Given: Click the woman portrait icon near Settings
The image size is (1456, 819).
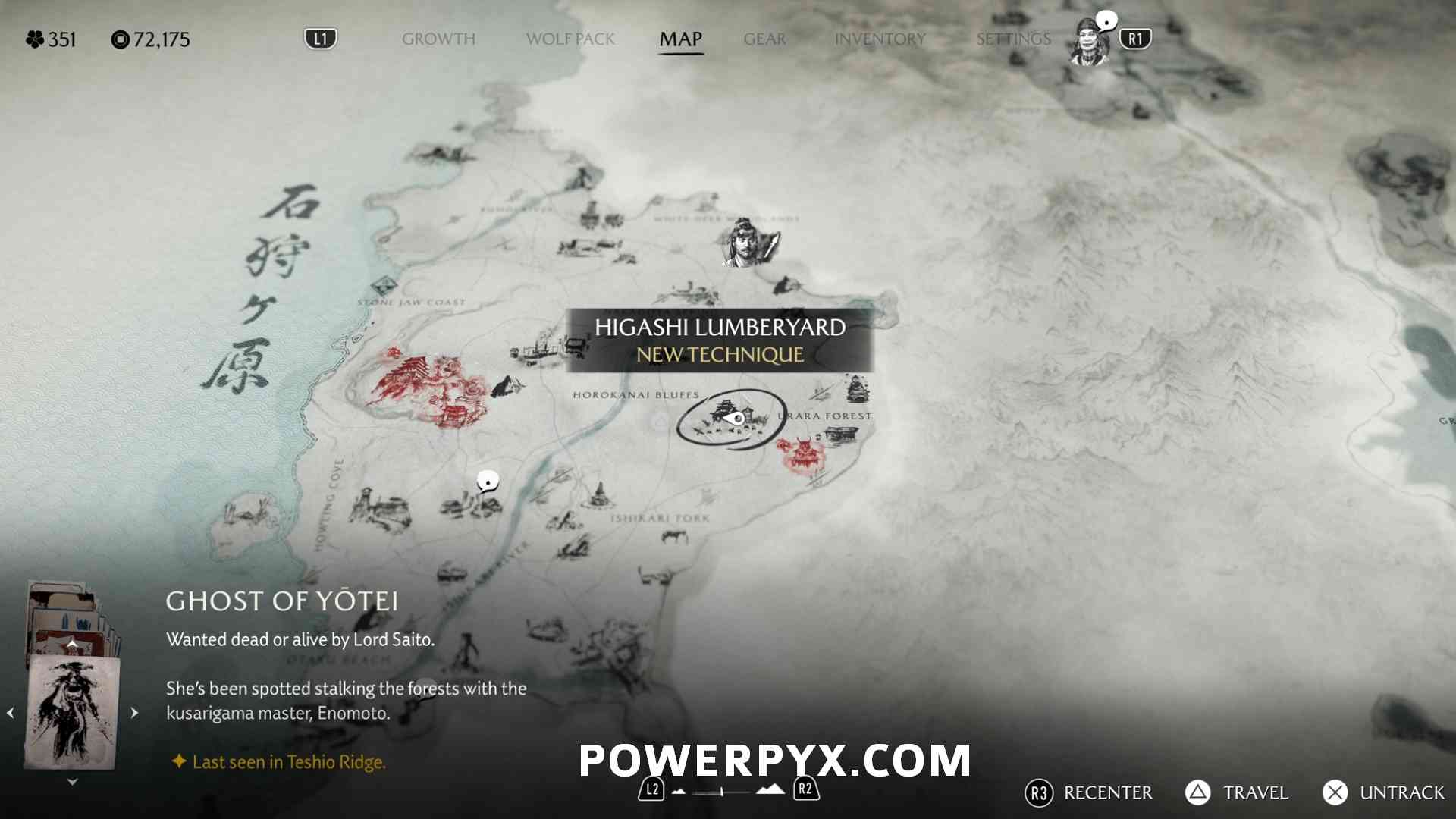Looking at the screenshot, I should pyautogui.click(x=1089, y=43).
